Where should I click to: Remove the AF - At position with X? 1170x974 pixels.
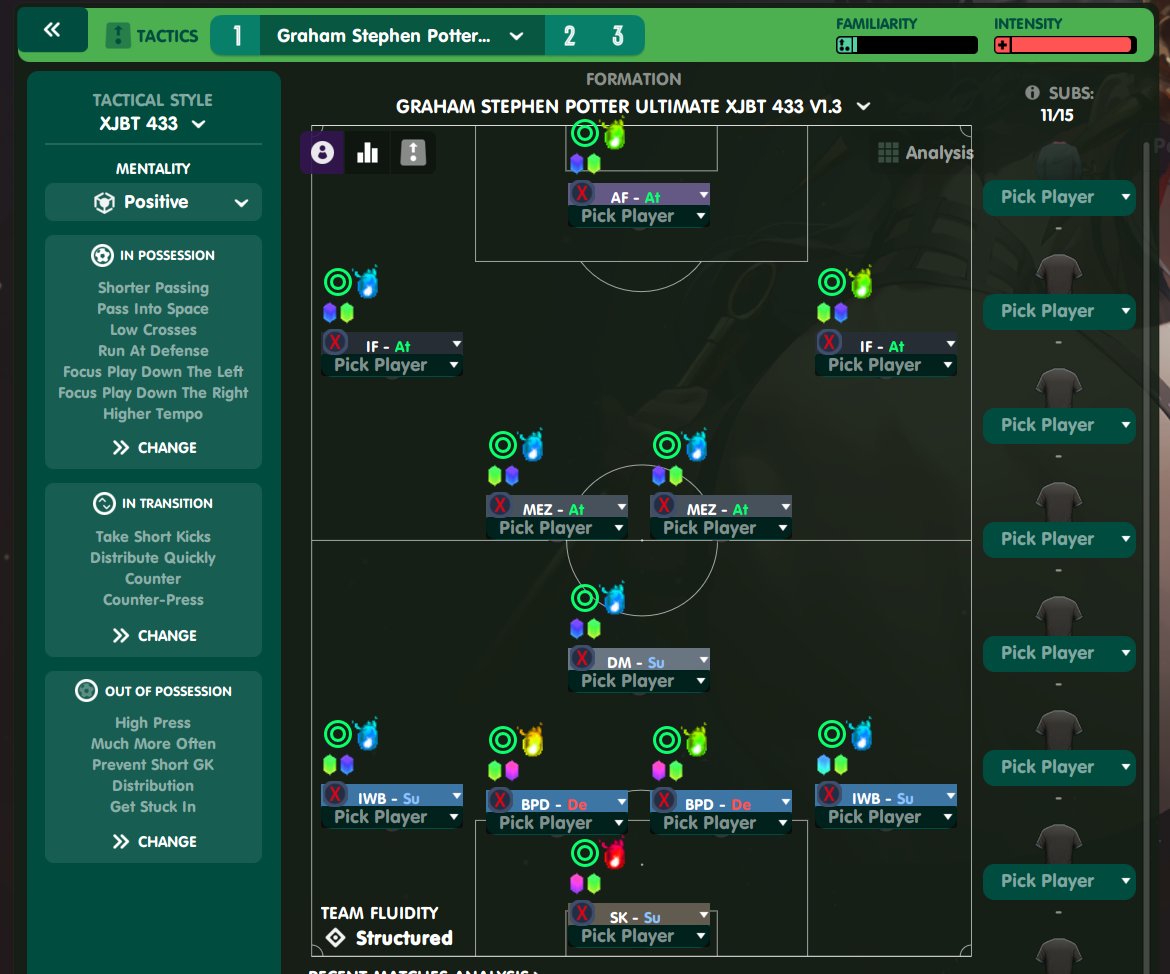pyautogui.click(x=584, y=196)
